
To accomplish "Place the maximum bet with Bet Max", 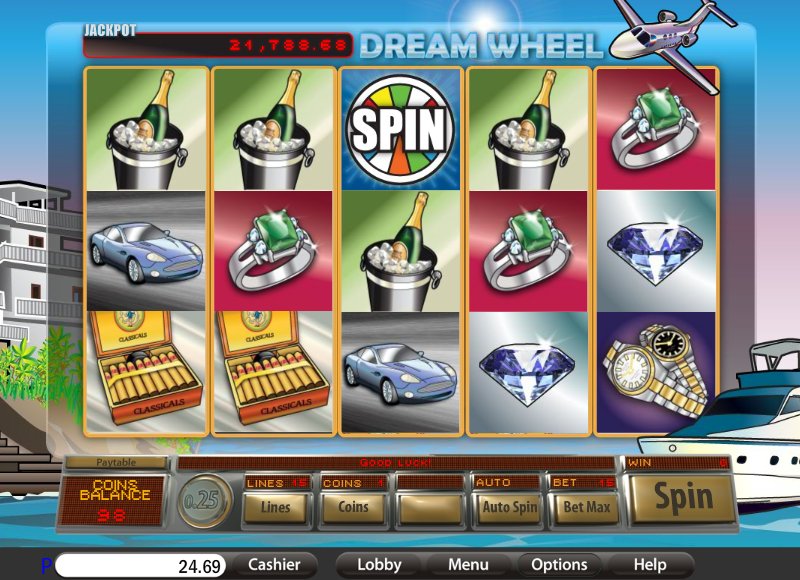I will 586,507.
